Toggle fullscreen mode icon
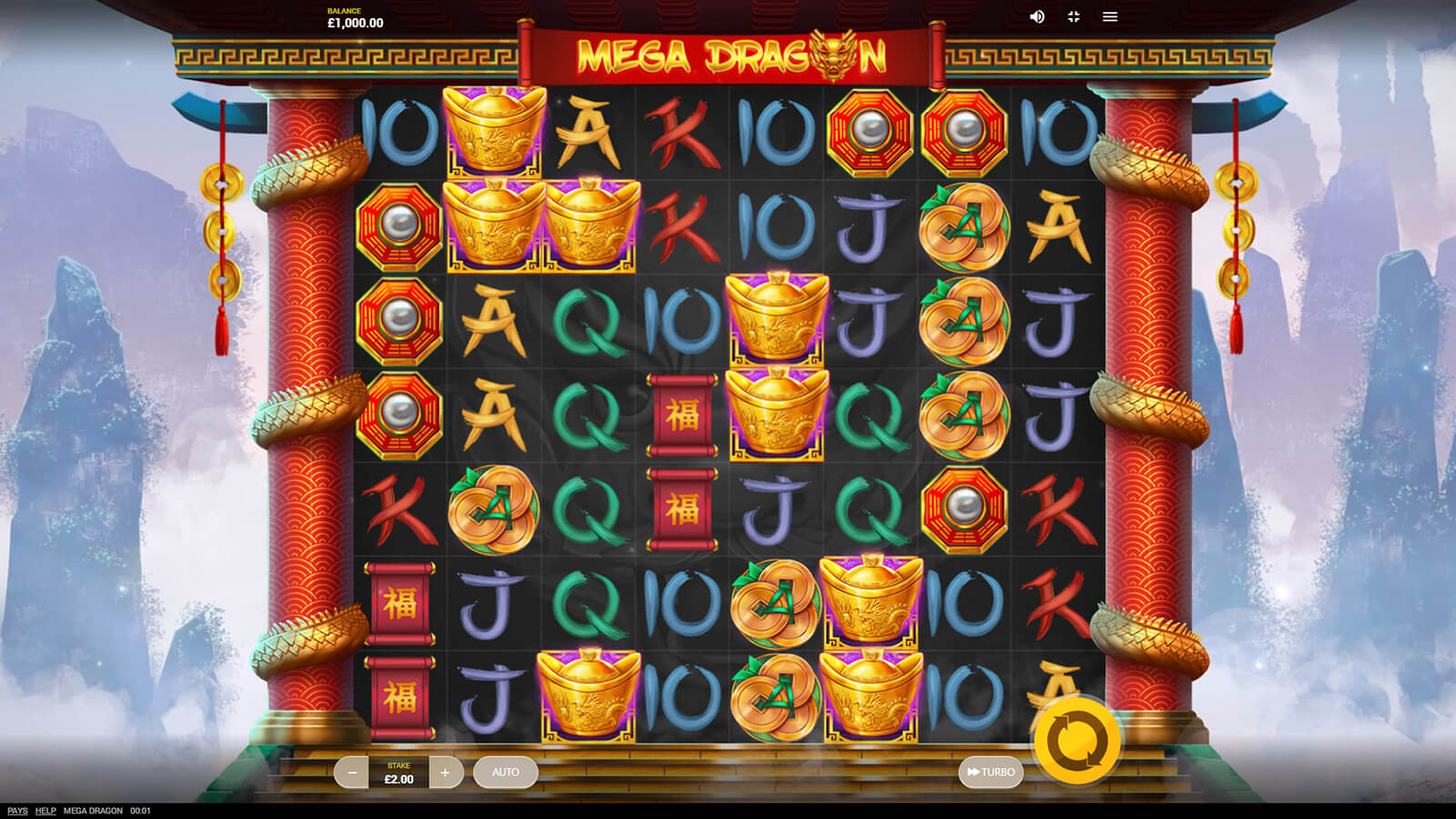1456x819 pixels. tap(1074, 17)
